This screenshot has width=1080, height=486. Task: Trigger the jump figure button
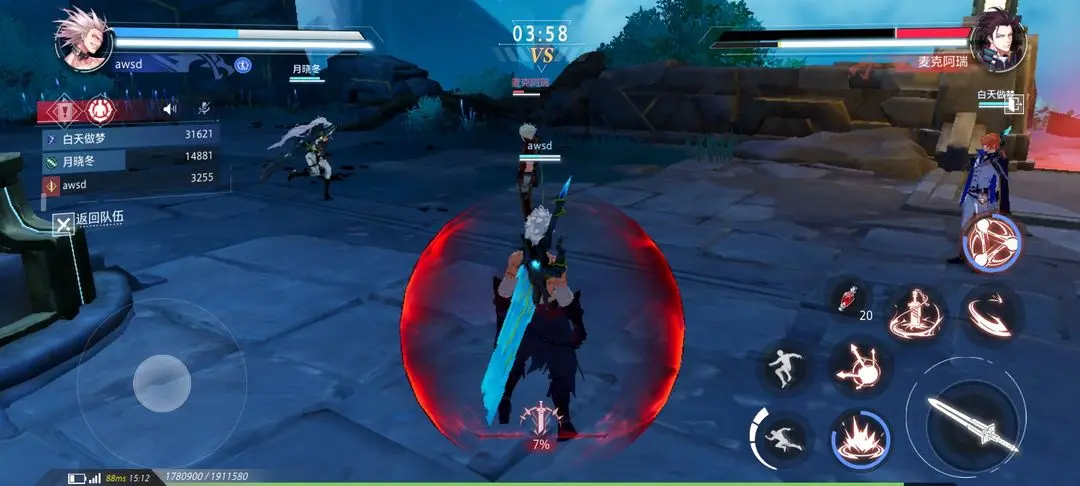point(784,366)
